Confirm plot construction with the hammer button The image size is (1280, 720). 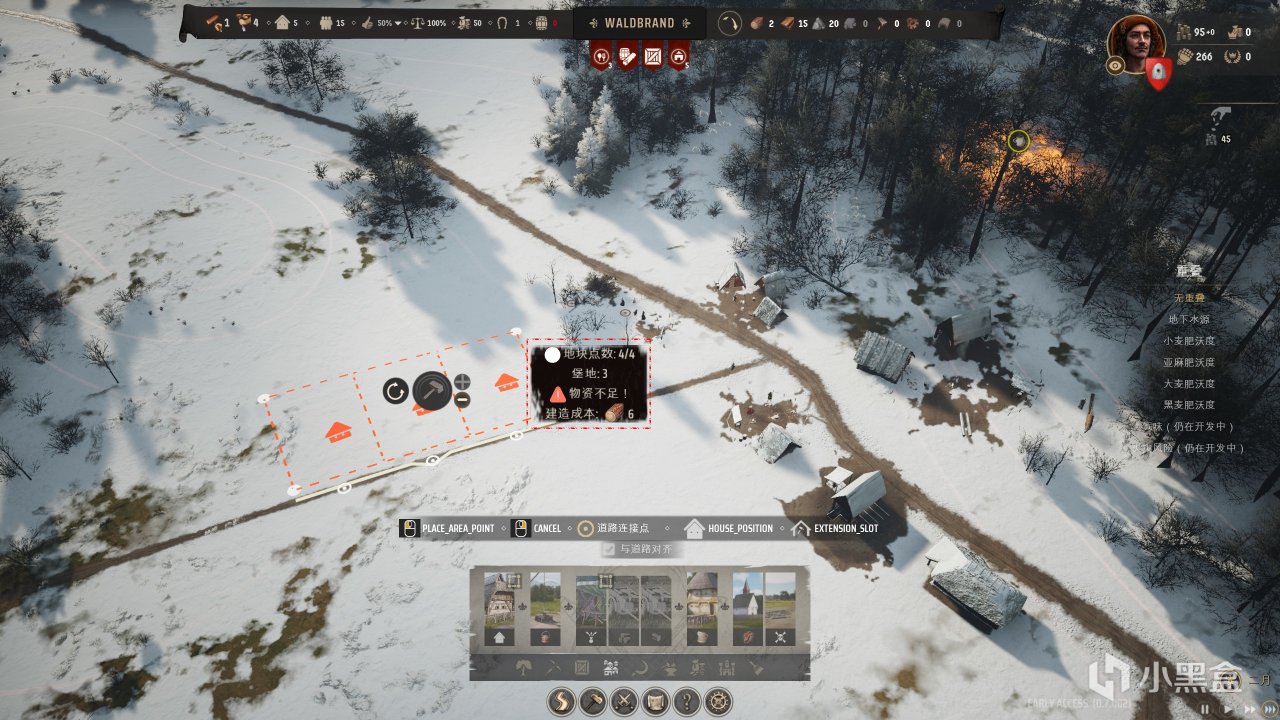tap(432, 390)
